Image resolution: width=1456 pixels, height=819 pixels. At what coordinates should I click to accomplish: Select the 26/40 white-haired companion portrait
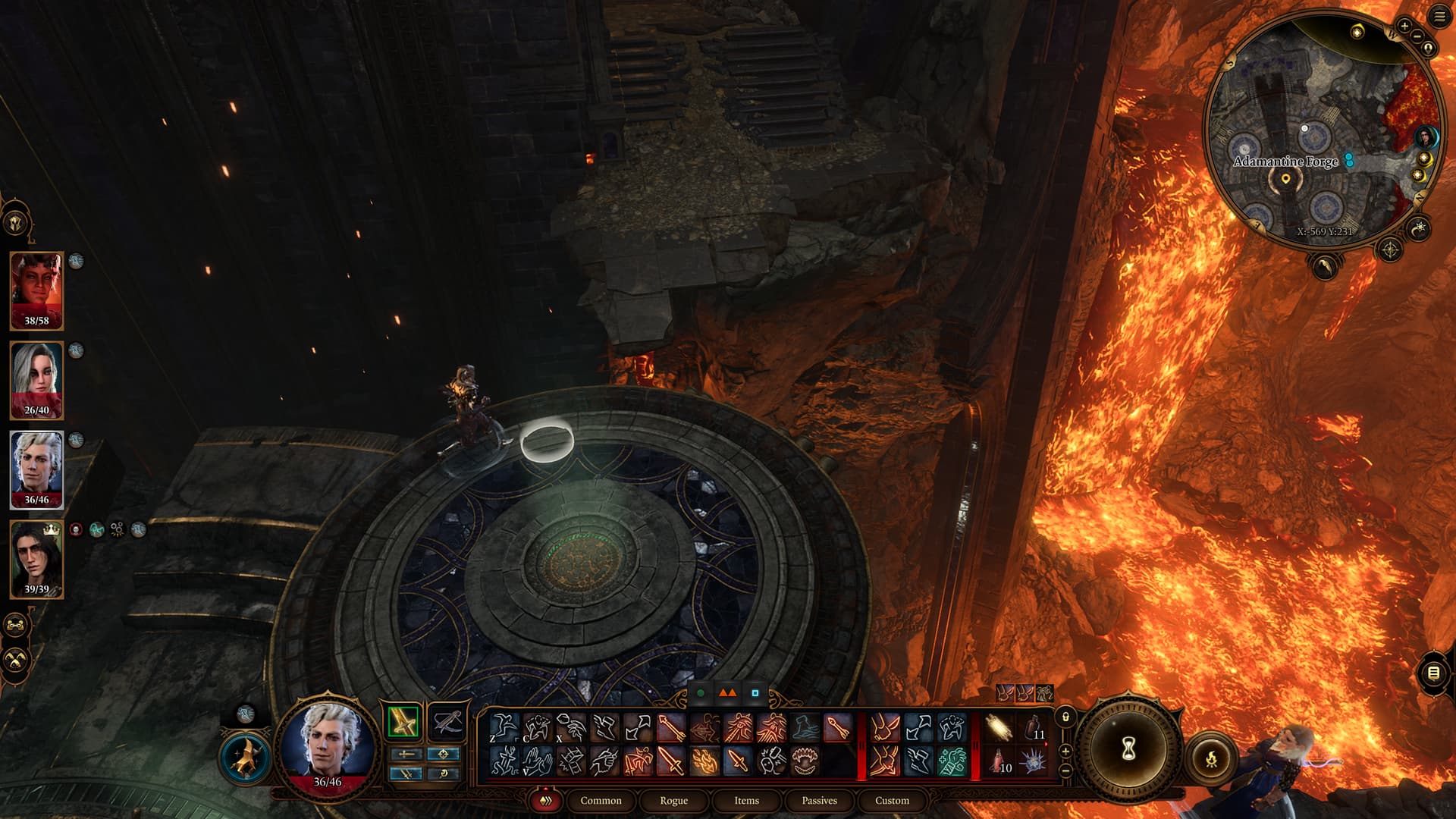click(x=36, y=380)
